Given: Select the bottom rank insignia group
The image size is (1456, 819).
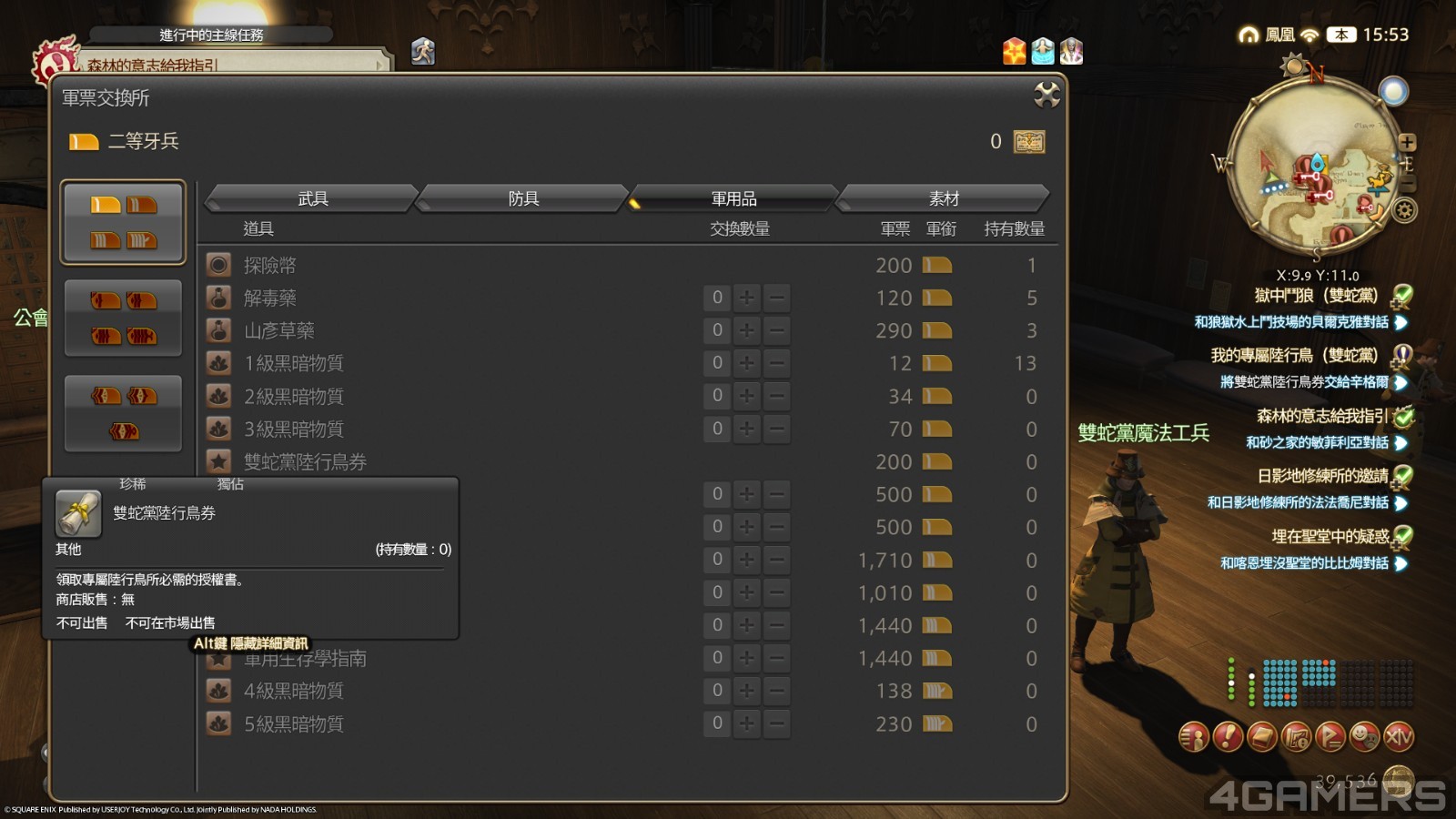Looking at the screenshot, I should tap(123, 412).
